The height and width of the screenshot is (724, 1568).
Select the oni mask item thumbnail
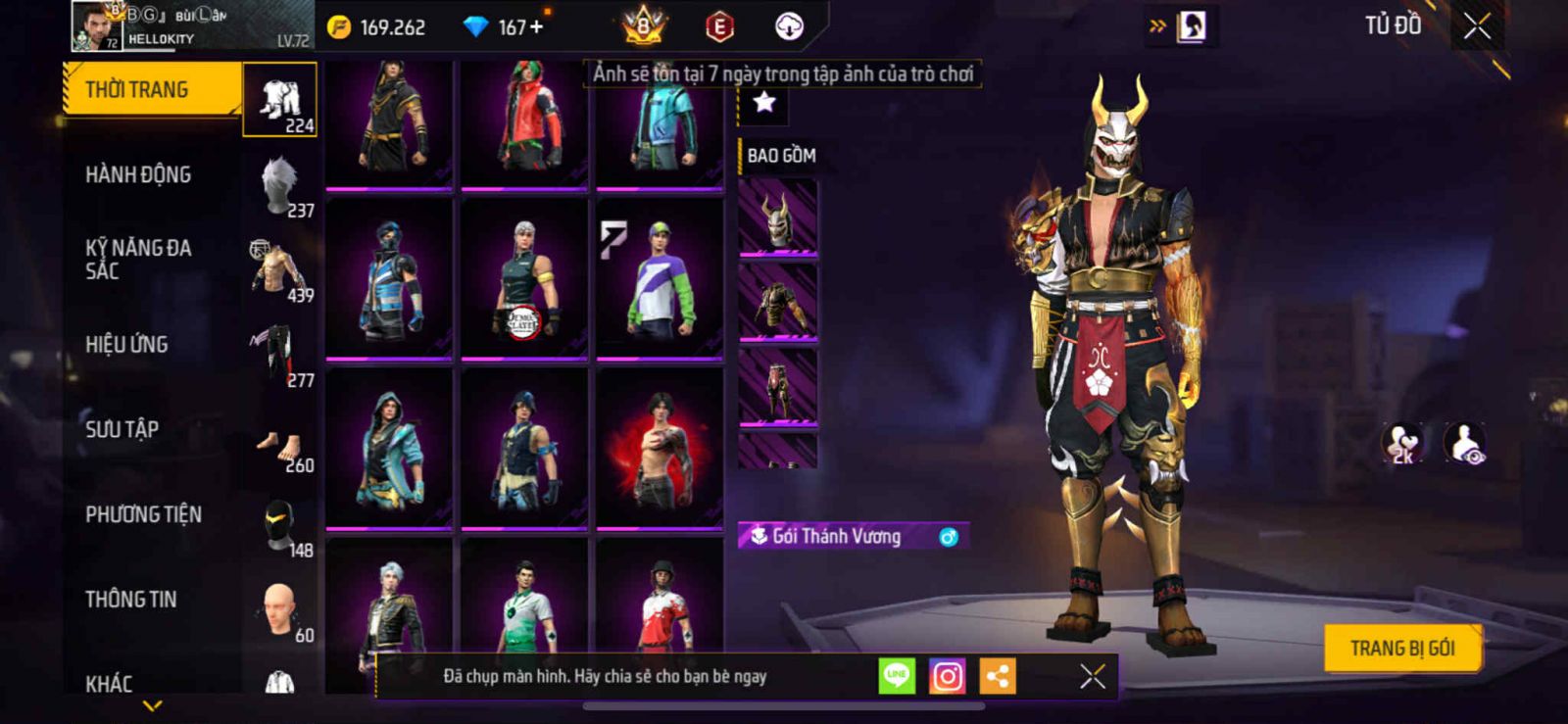click(x=777, y=217)
